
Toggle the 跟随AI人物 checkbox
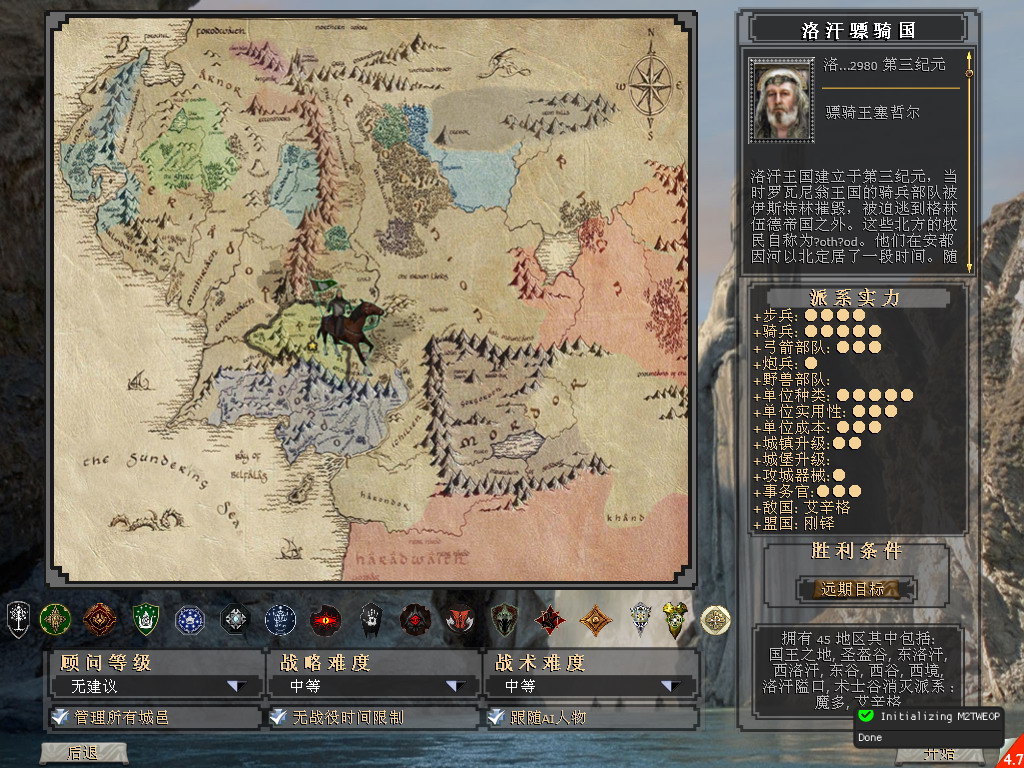click(x=495, y=717)
